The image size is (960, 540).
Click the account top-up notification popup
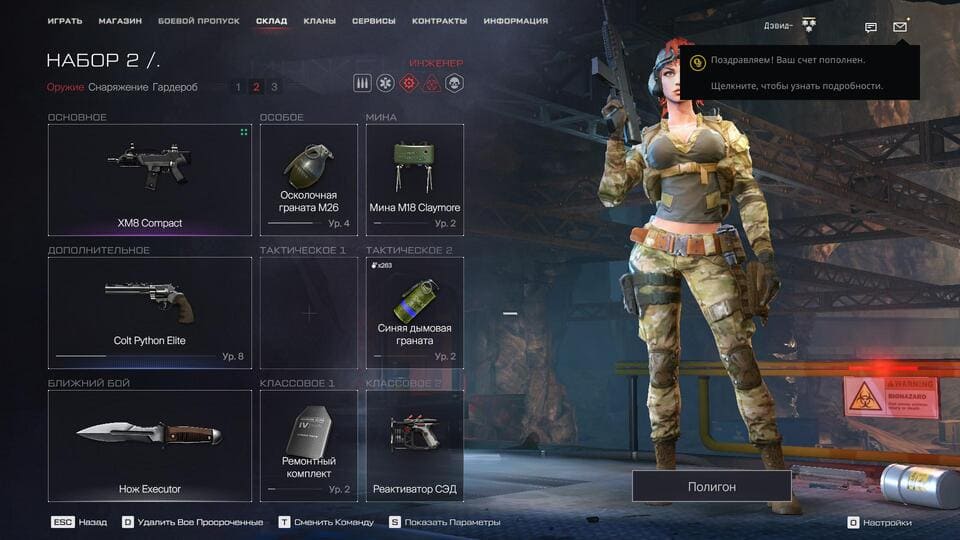(800, 73)
